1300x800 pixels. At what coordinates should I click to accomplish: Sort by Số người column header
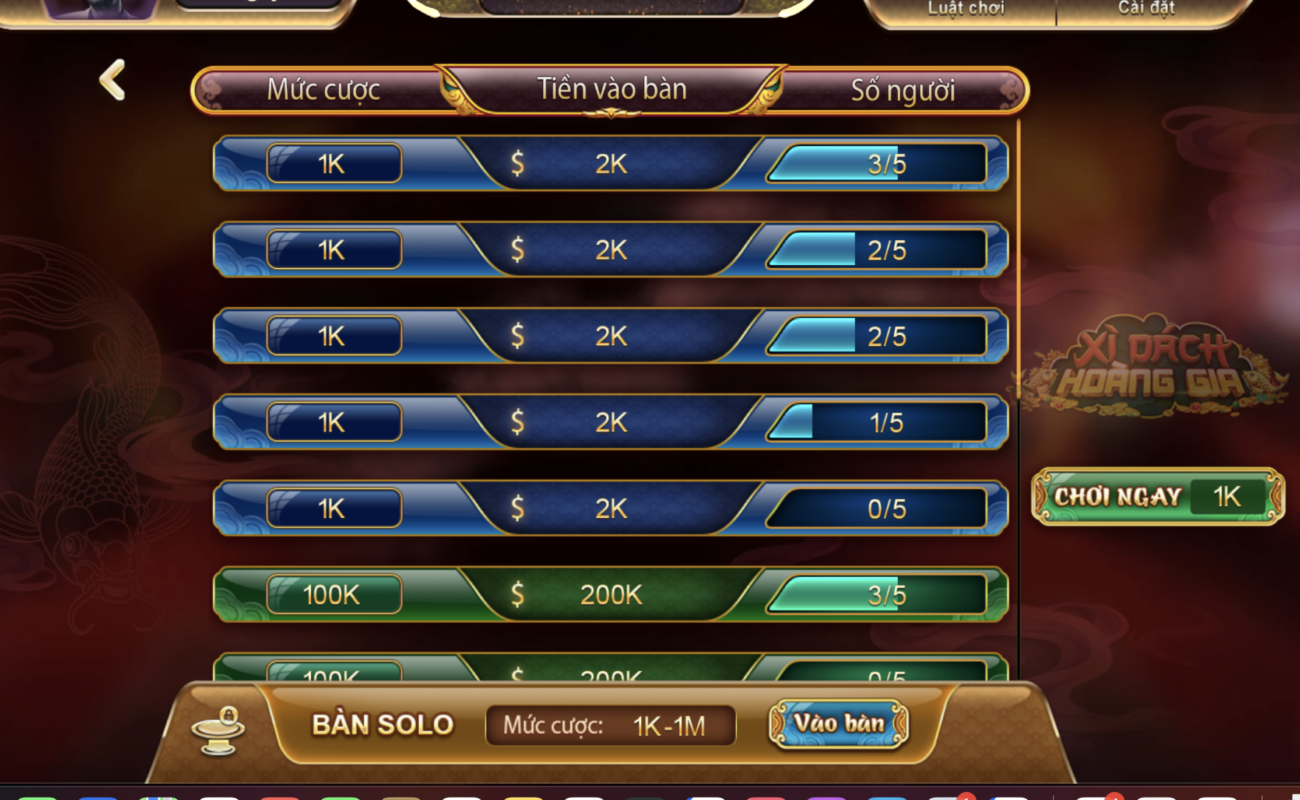click(x=902, y=90)
